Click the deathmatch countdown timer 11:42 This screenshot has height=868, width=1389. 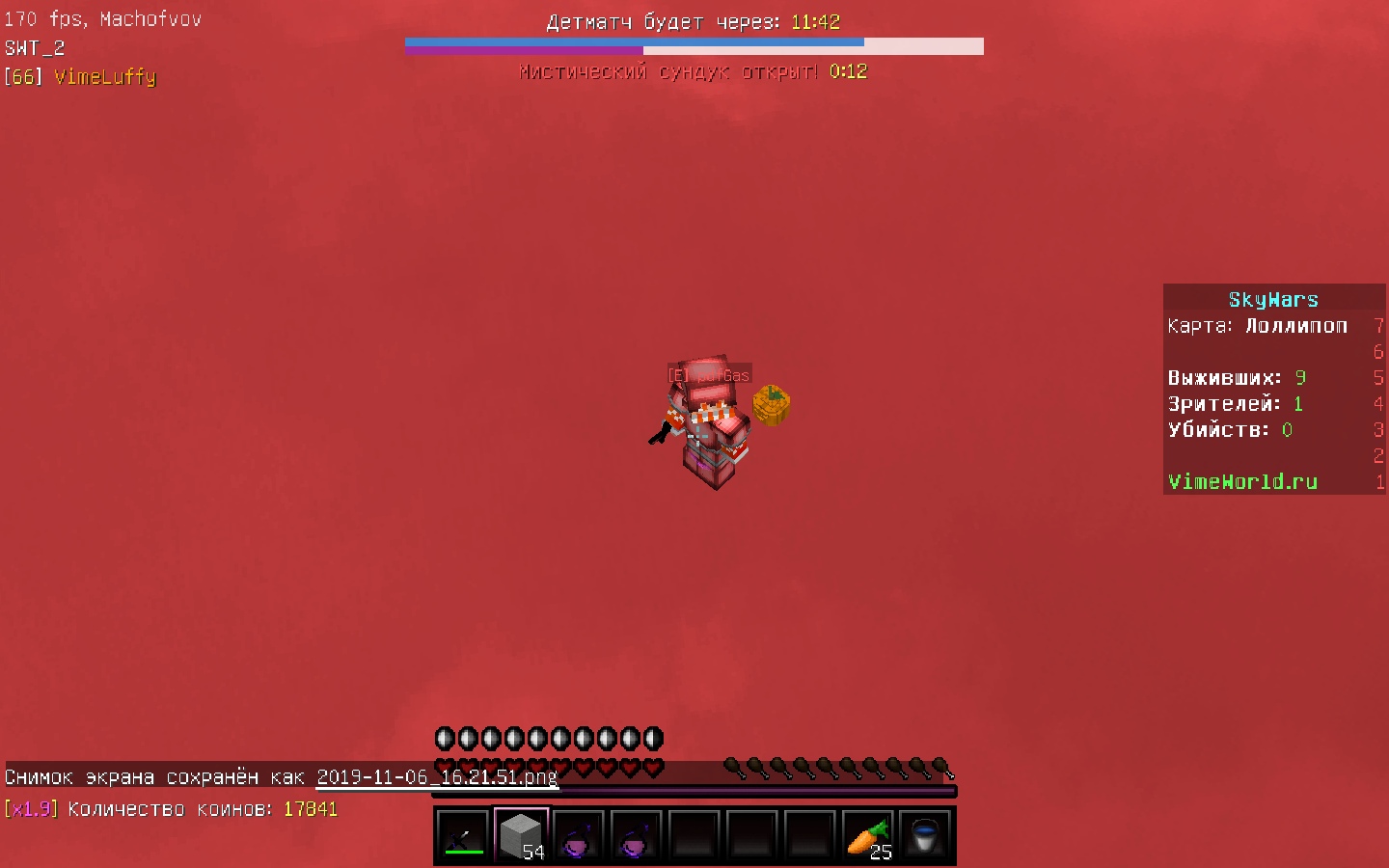click(814, 20)
